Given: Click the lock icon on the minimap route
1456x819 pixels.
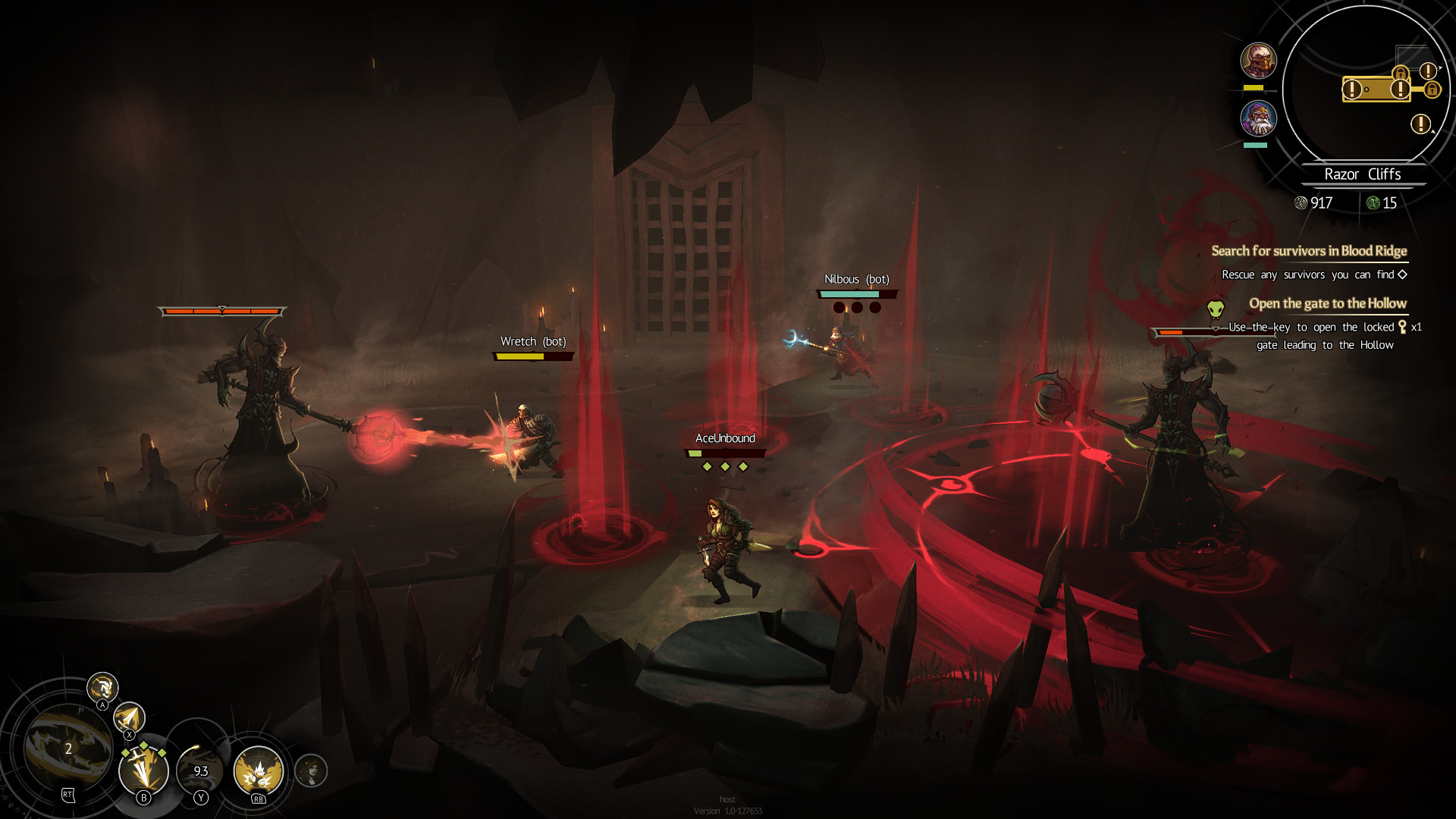Looking at the screenshot, I should (x=1432, y=90).
